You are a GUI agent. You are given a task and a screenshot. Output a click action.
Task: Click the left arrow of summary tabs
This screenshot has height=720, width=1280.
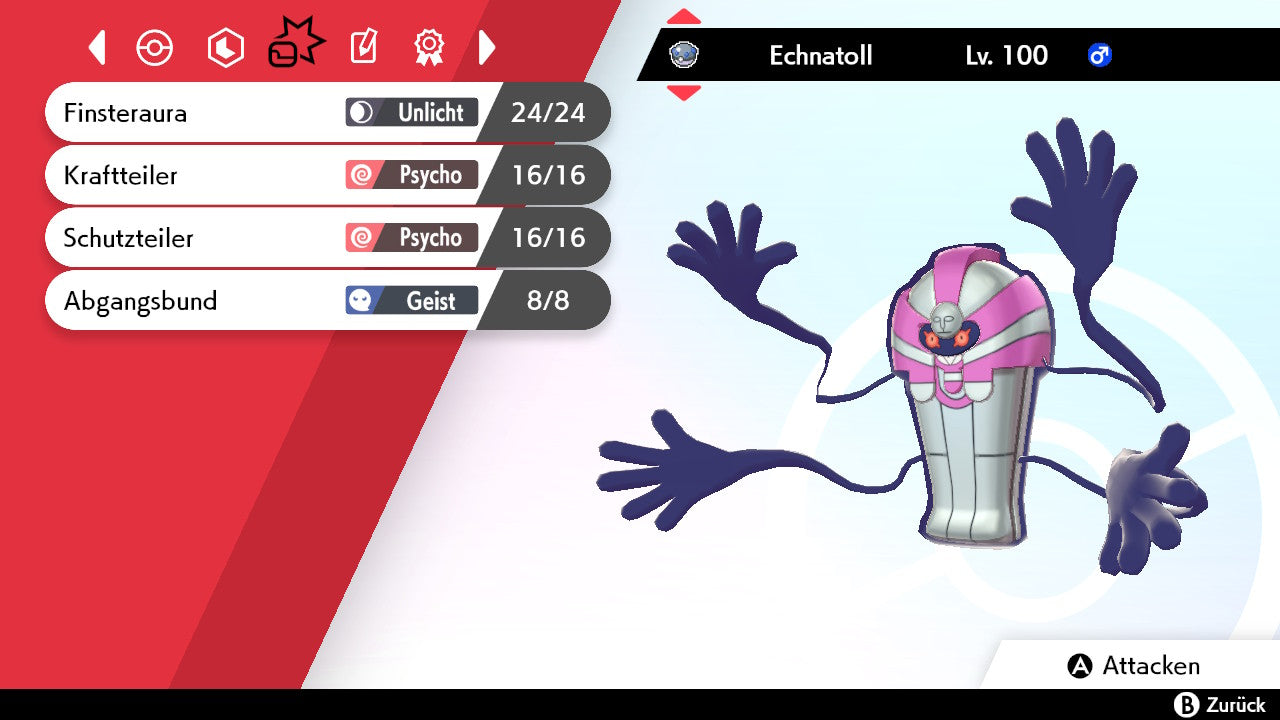tap(97, 47)
